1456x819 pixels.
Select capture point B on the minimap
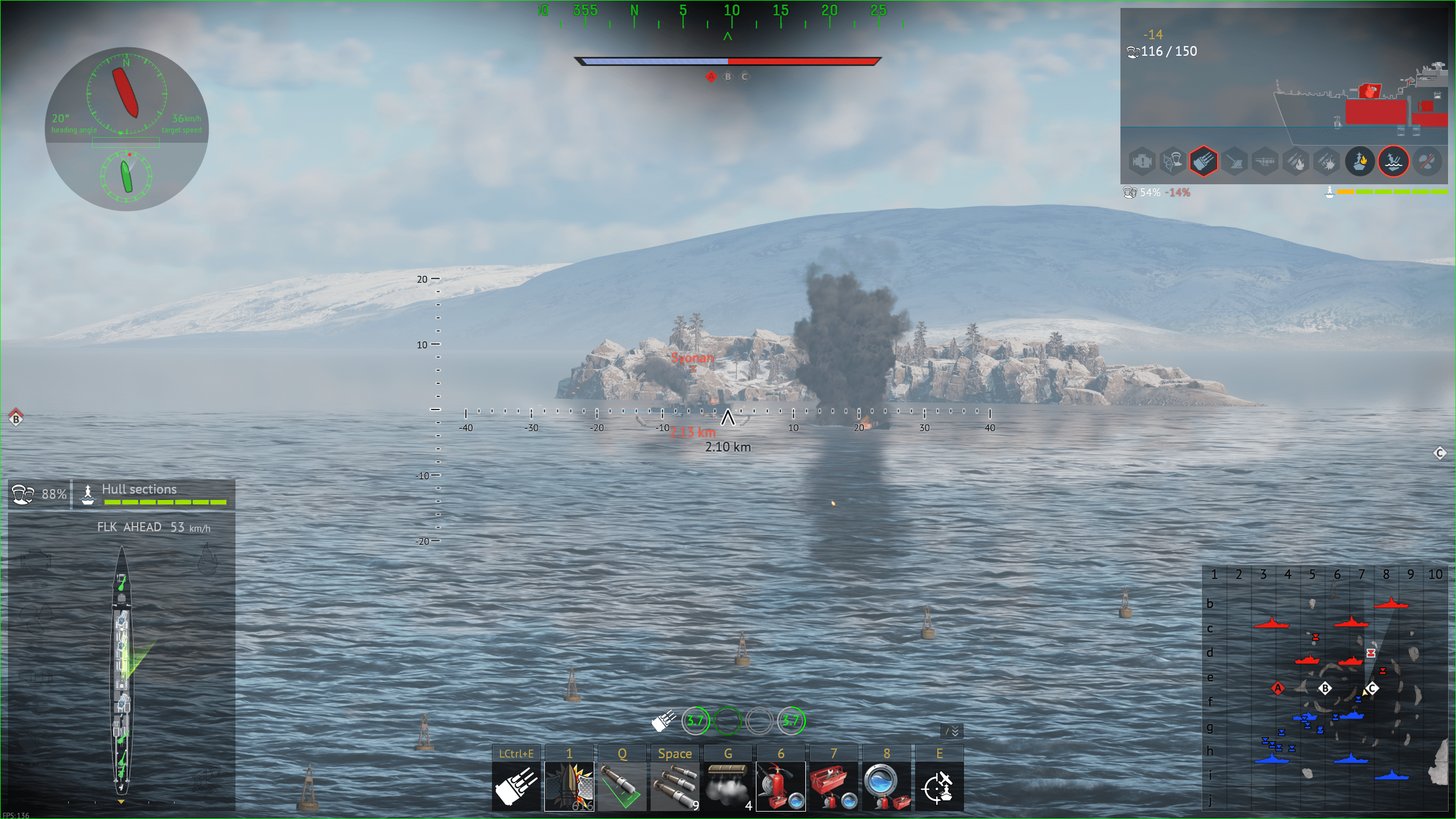(x=1325, y=689)
